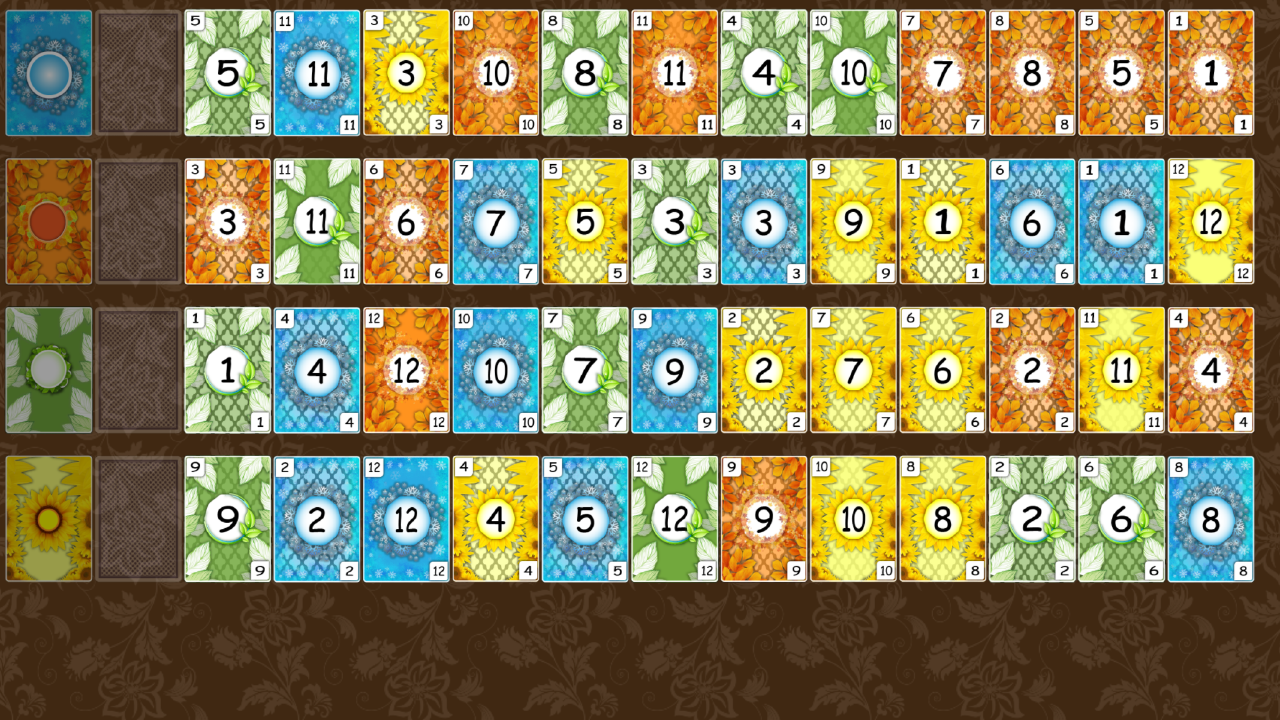Select the green 11 card in the second row
Image resolution: width=1280 pixels, height=720 pixels.
(316, 221)
